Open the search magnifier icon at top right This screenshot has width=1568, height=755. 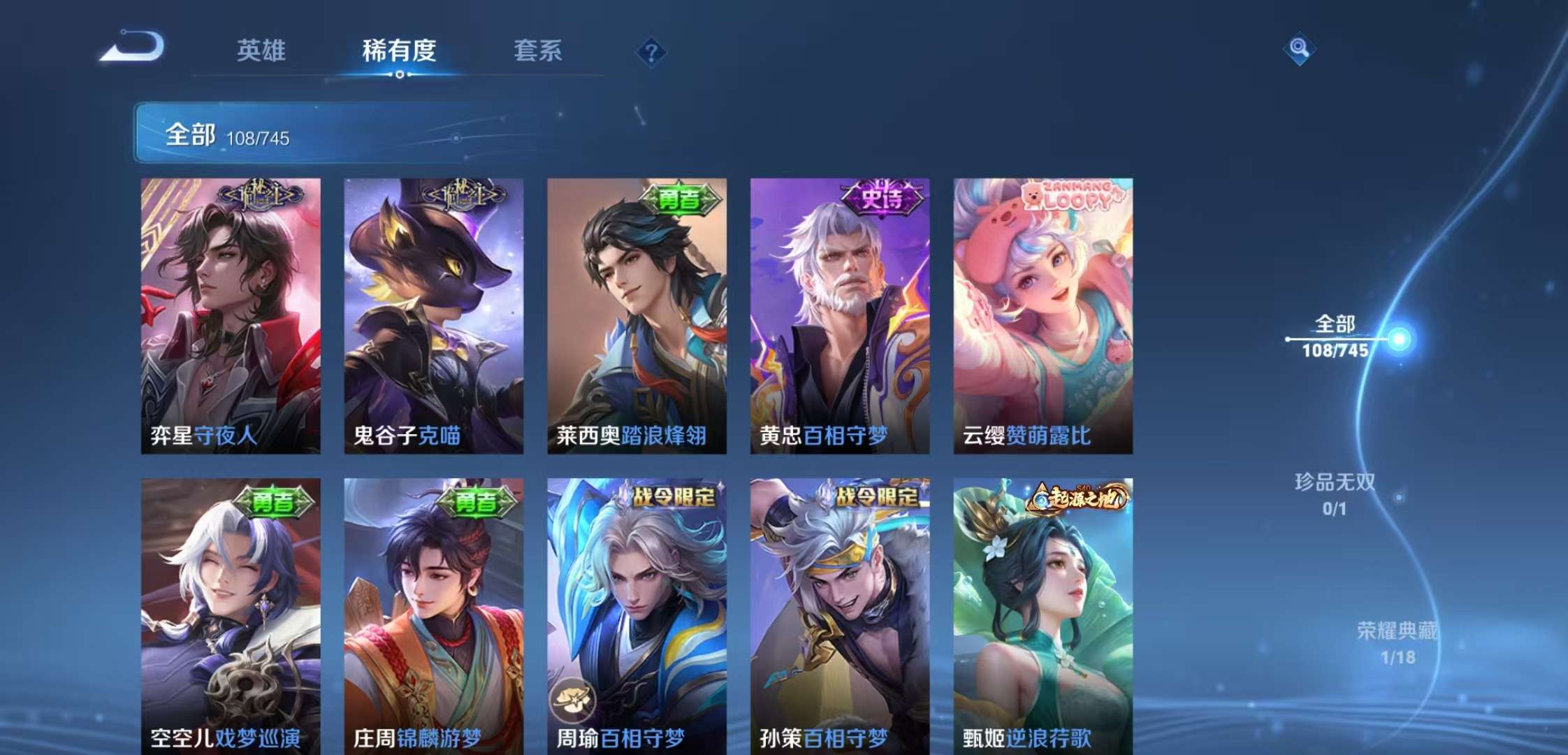click(1298, 49)
